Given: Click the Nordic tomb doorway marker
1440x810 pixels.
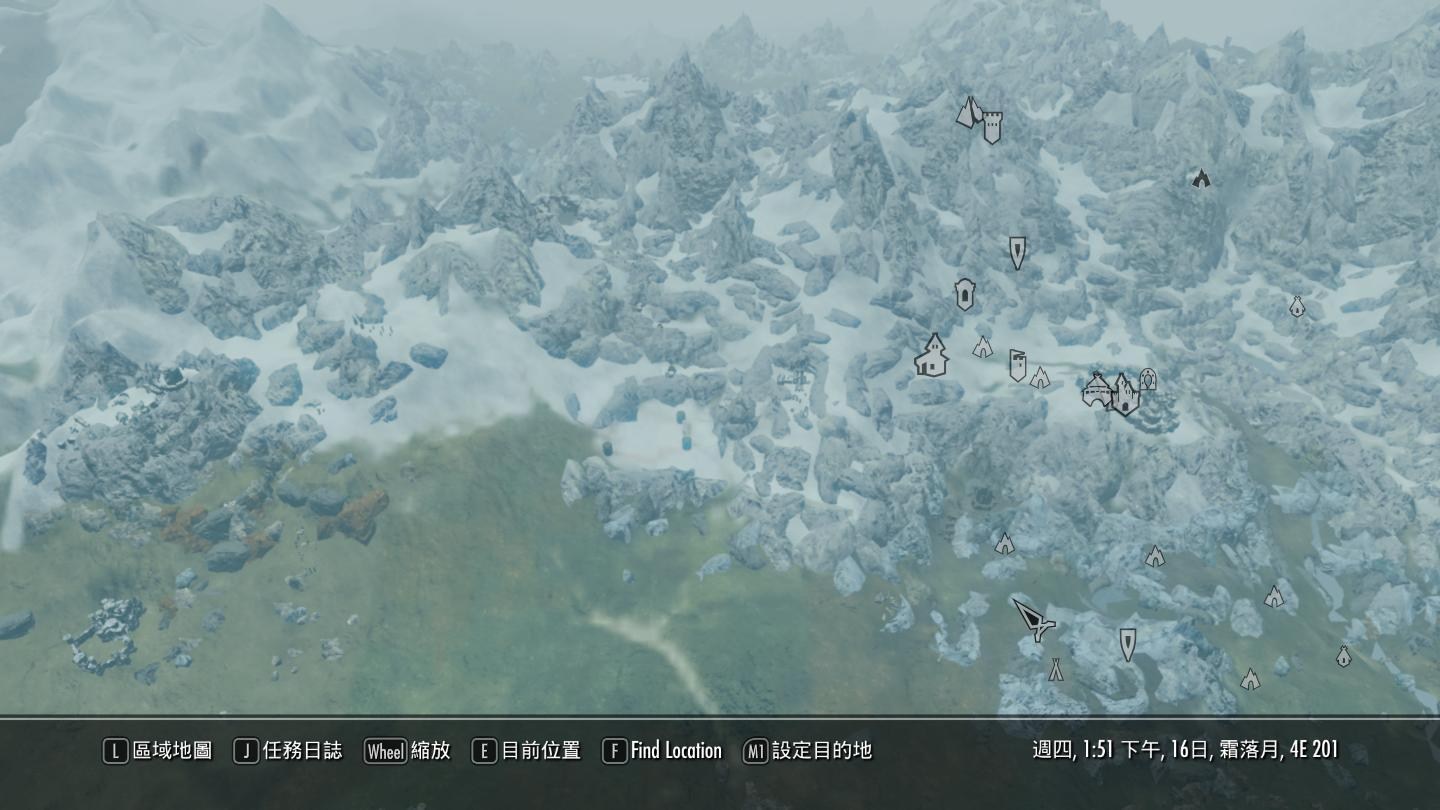Looking at the screenshot, I should point(963,295).
